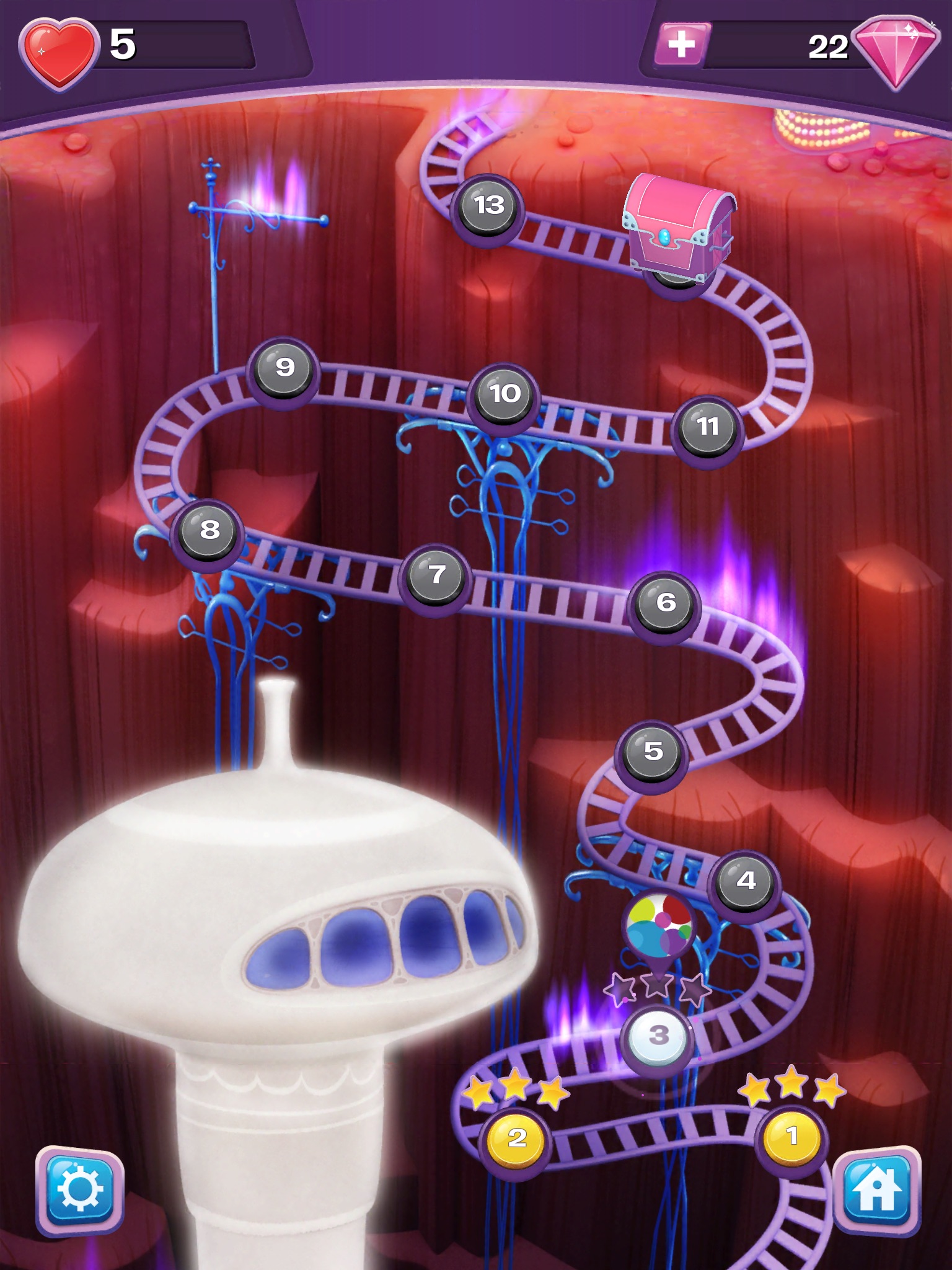This screenshot has height=1270, width=952.
Task: Select locked level 5 node
Action: pos(653,752)
